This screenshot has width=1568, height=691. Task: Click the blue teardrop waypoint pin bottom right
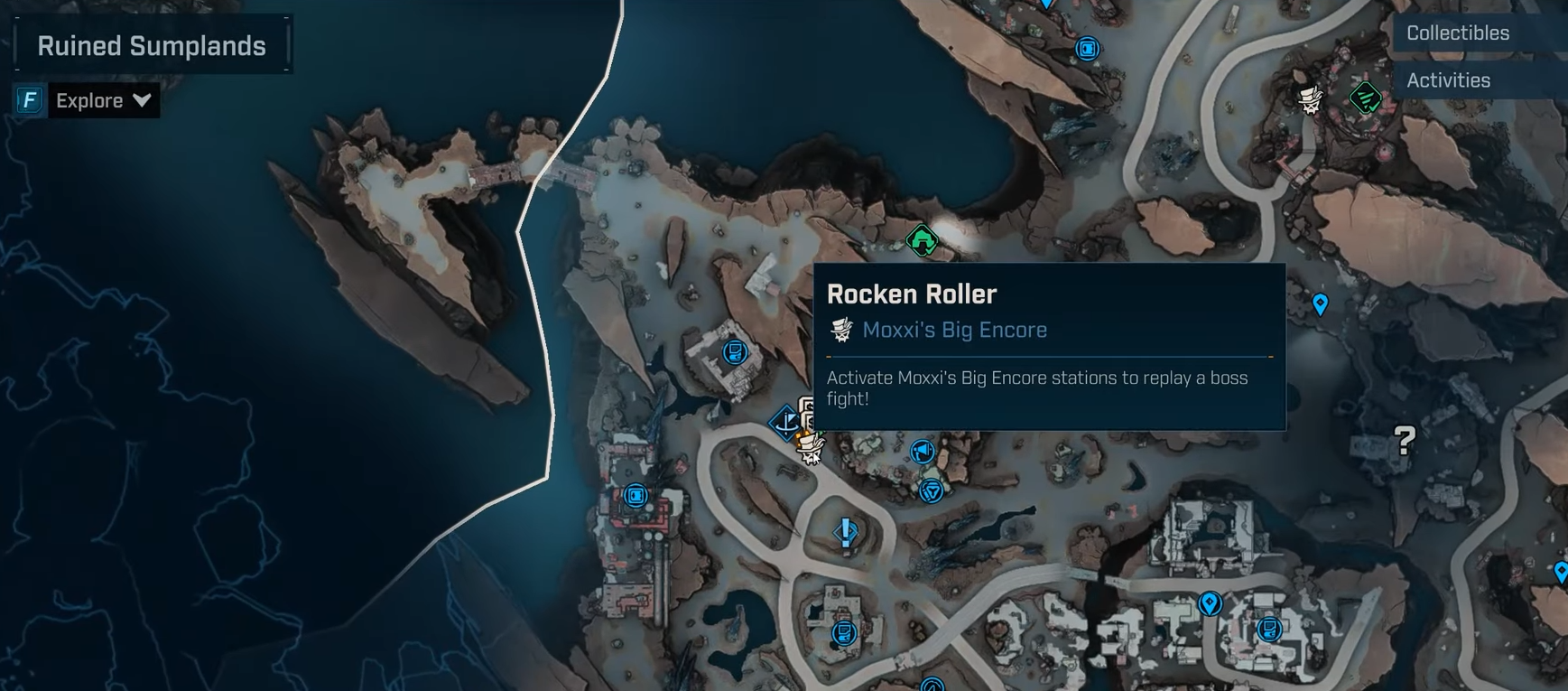(x=1561, y=571)
